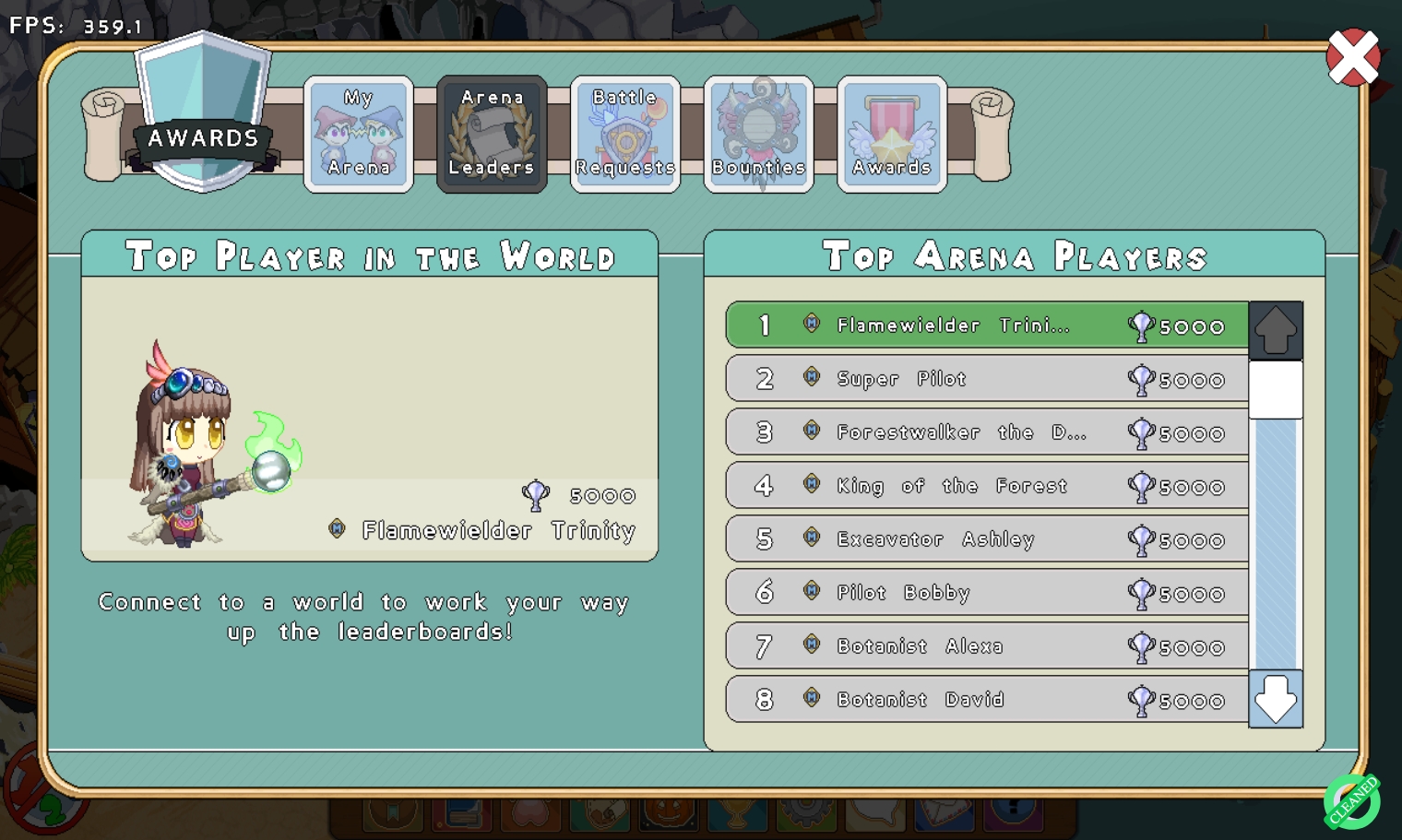
Task: Click the Forestwalker rank 3 entry
Action: 987,432
